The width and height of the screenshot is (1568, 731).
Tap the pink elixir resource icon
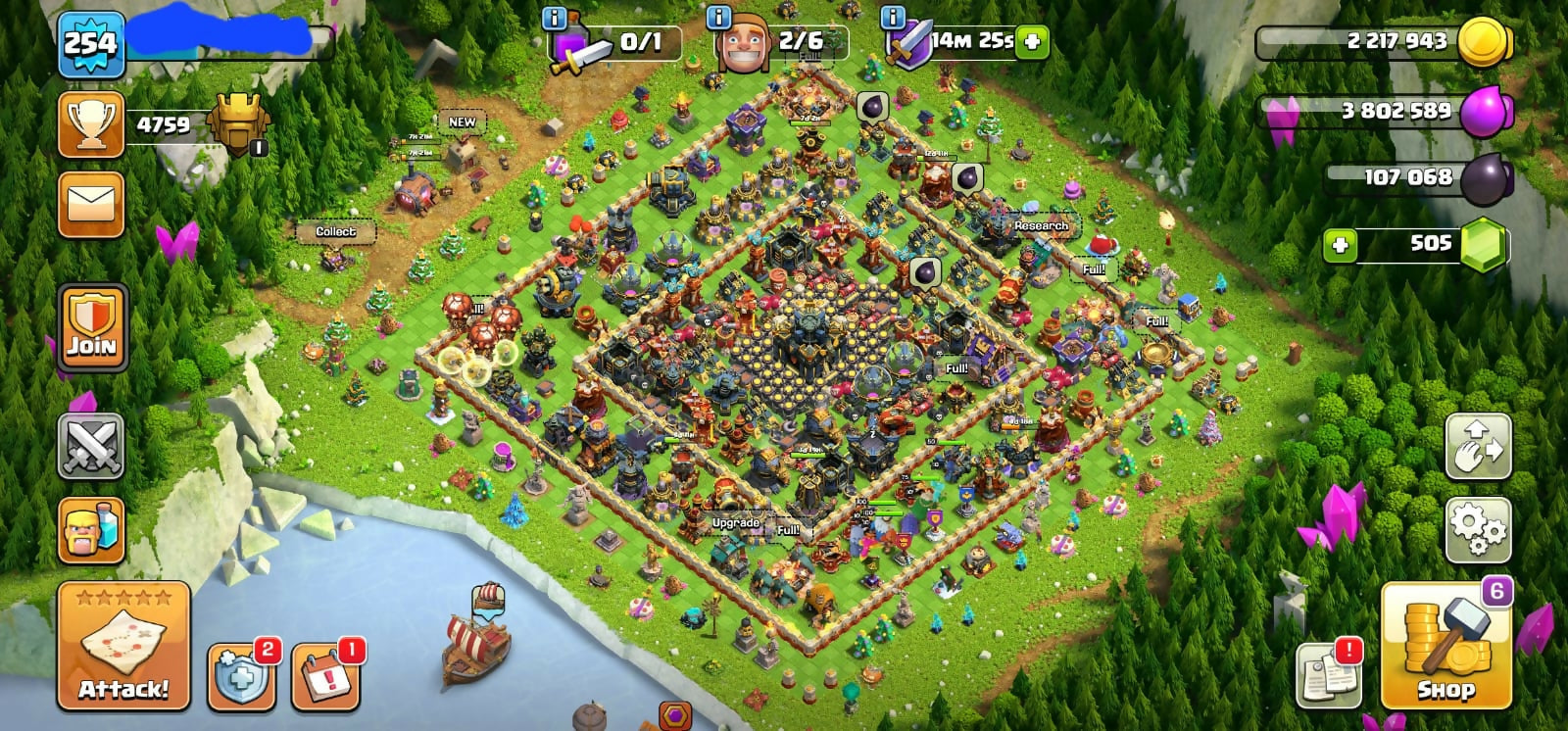(x=1484, y=112)
